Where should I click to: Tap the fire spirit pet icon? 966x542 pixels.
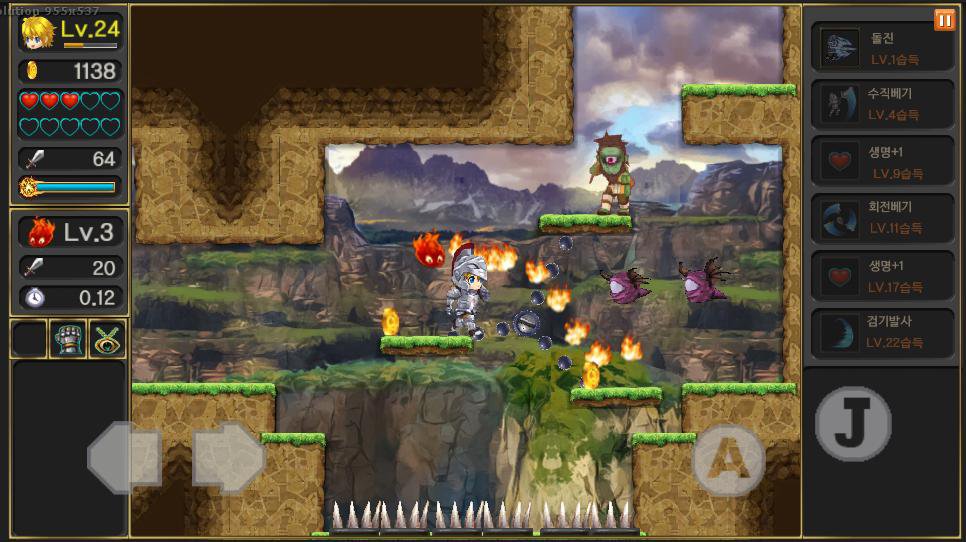(41, 232)
